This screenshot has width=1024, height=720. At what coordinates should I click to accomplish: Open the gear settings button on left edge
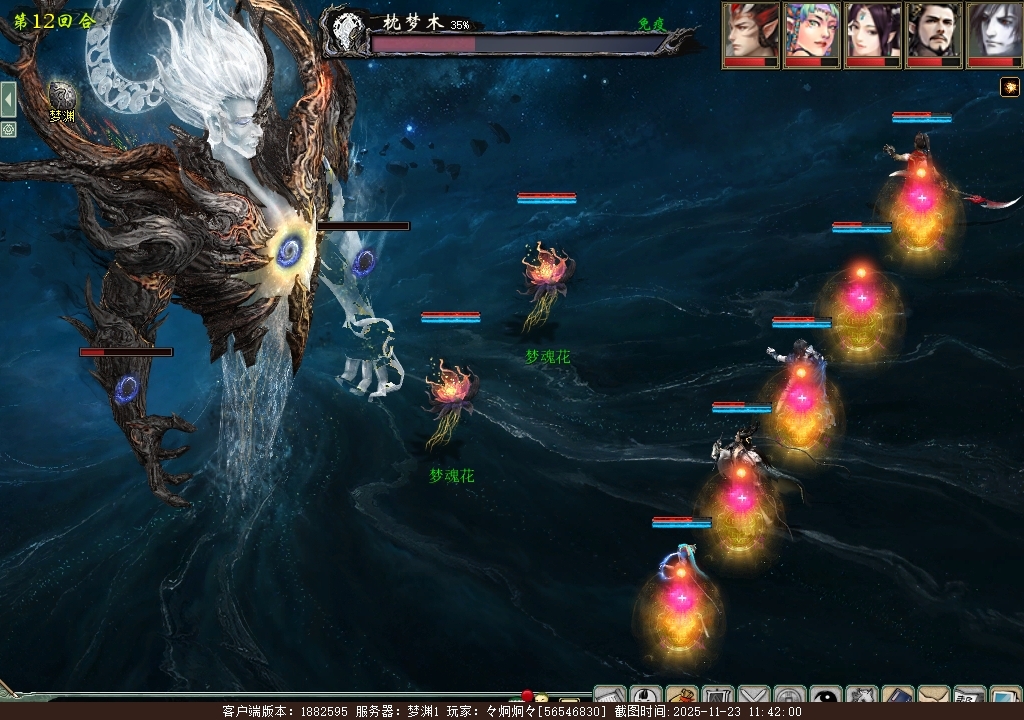pyautogui.click(x=8, y=129)
